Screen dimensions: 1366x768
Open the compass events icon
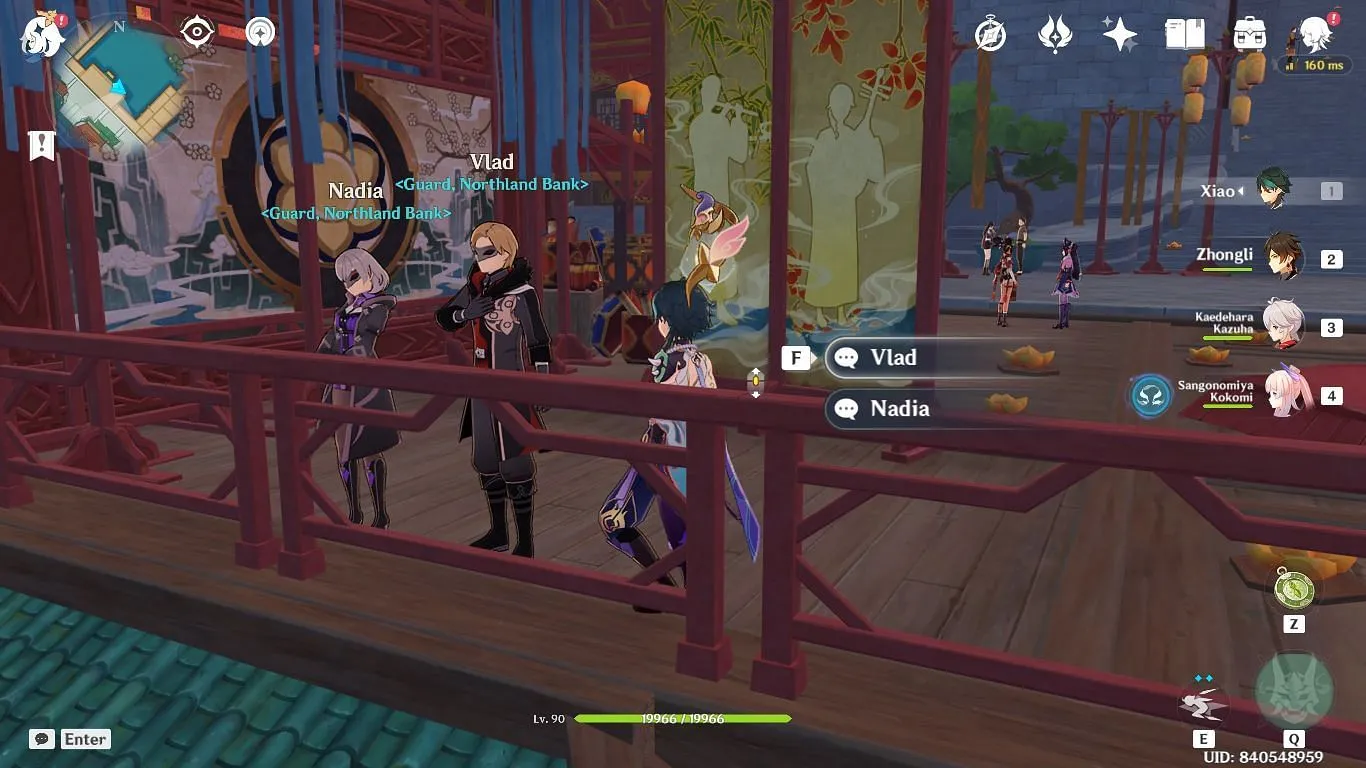990,36
